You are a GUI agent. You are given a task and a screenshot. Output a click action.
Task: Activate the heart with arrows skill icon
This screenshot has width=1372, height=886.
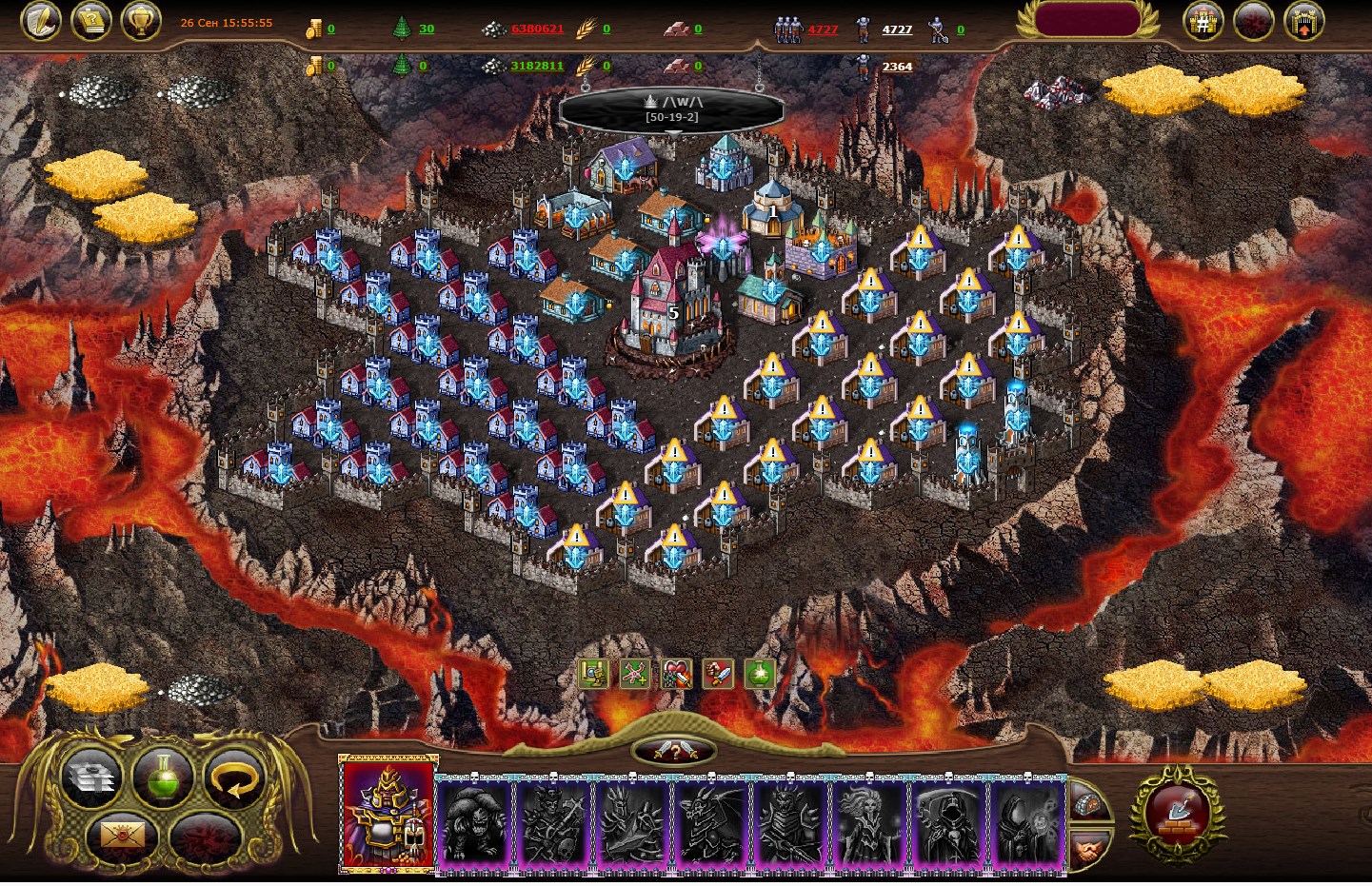[676, 674]
